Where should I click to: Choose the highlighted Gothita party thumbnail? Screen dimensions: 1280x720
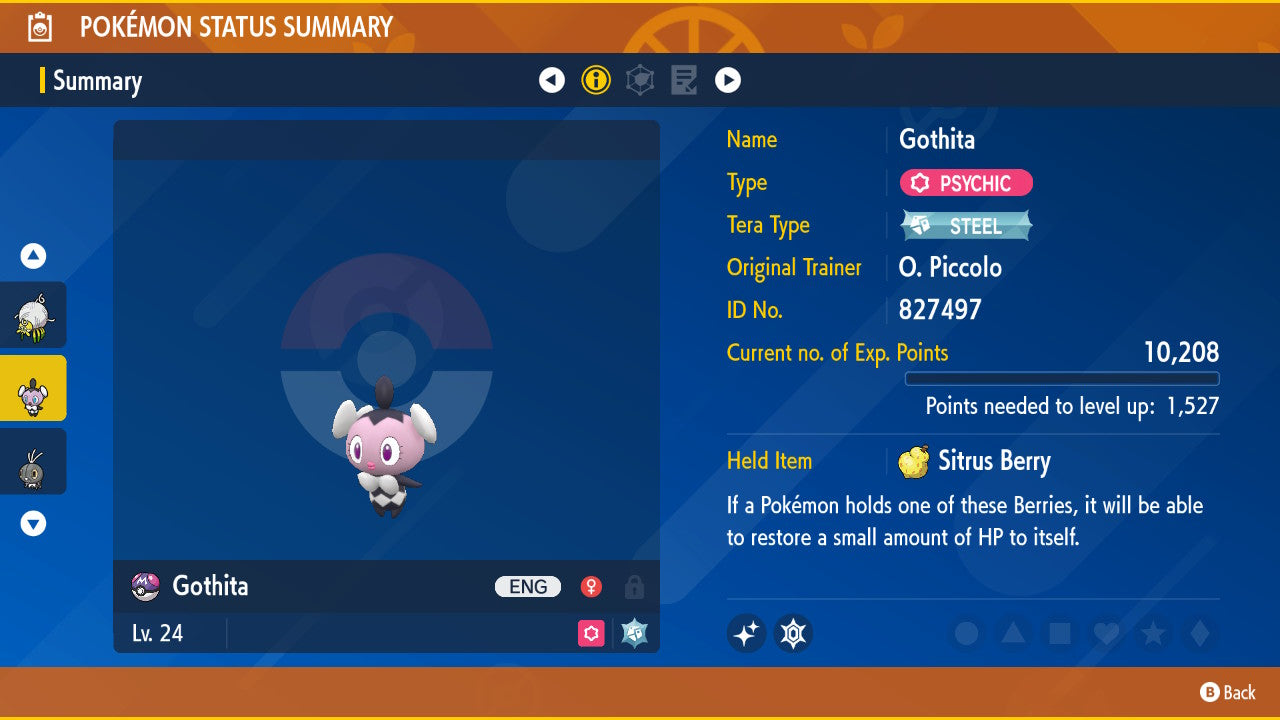(33, 388)
